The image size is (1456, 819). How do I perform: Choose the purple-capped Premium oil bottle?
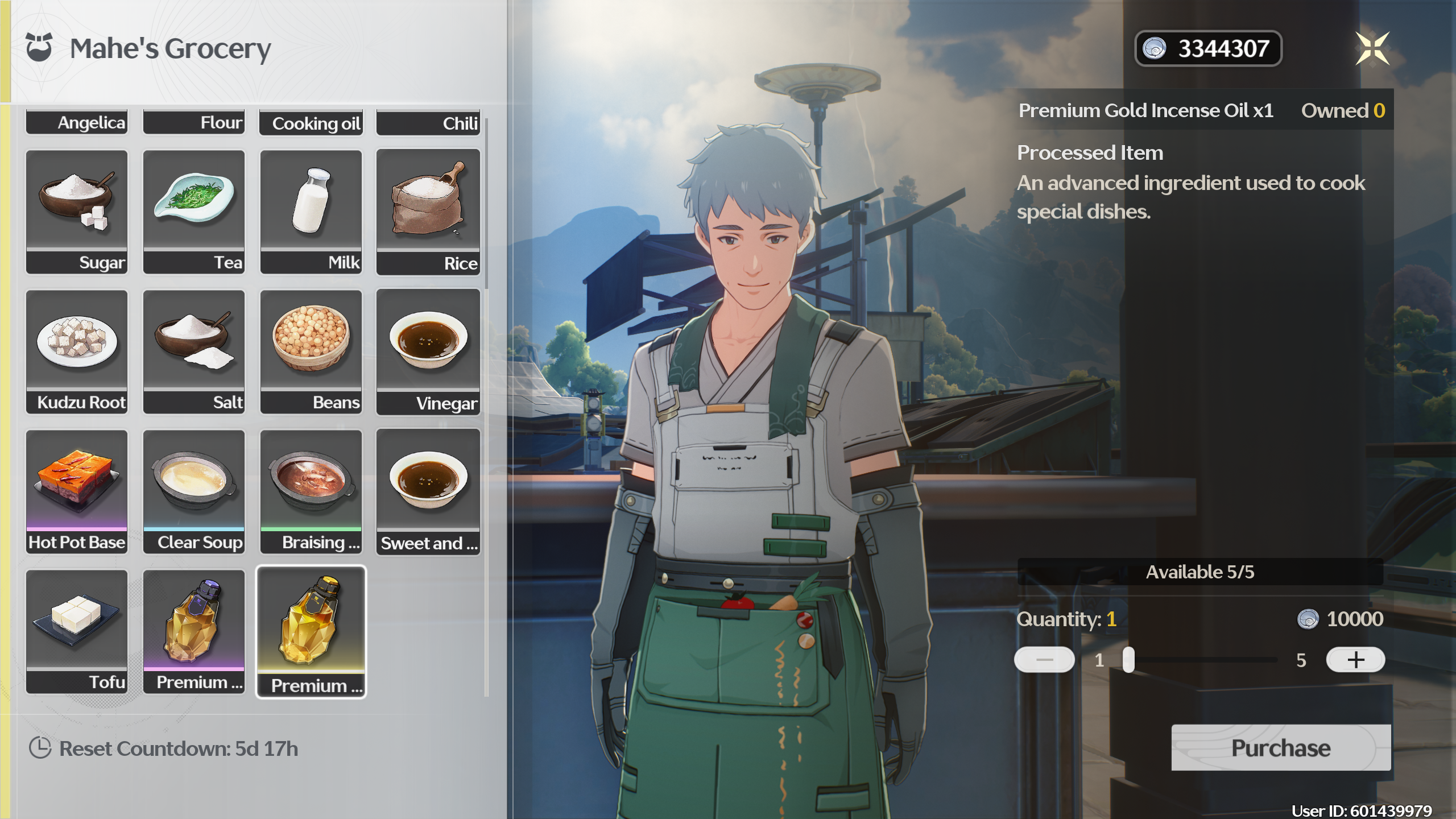tap(194, 631)
